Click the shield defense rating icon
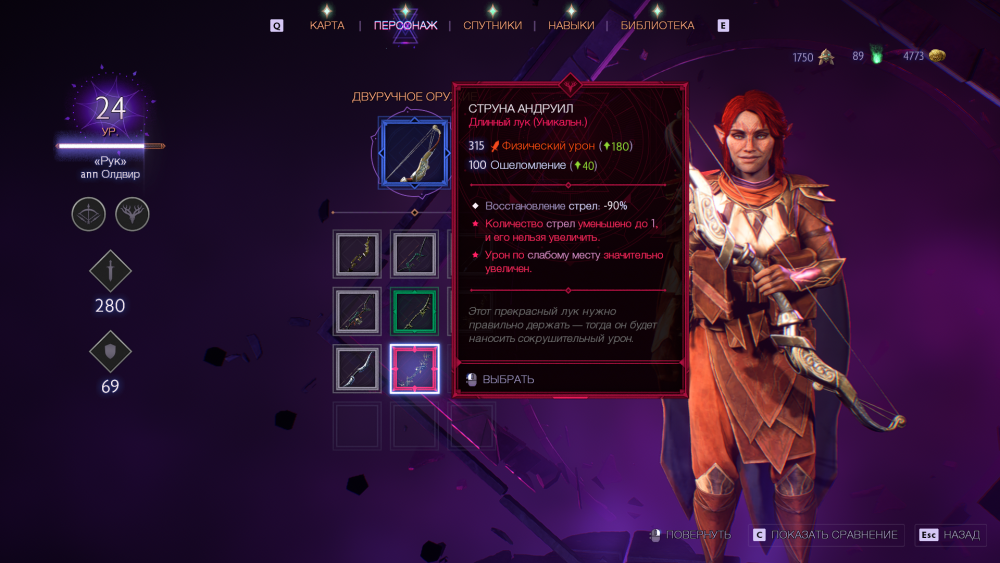 110,352
